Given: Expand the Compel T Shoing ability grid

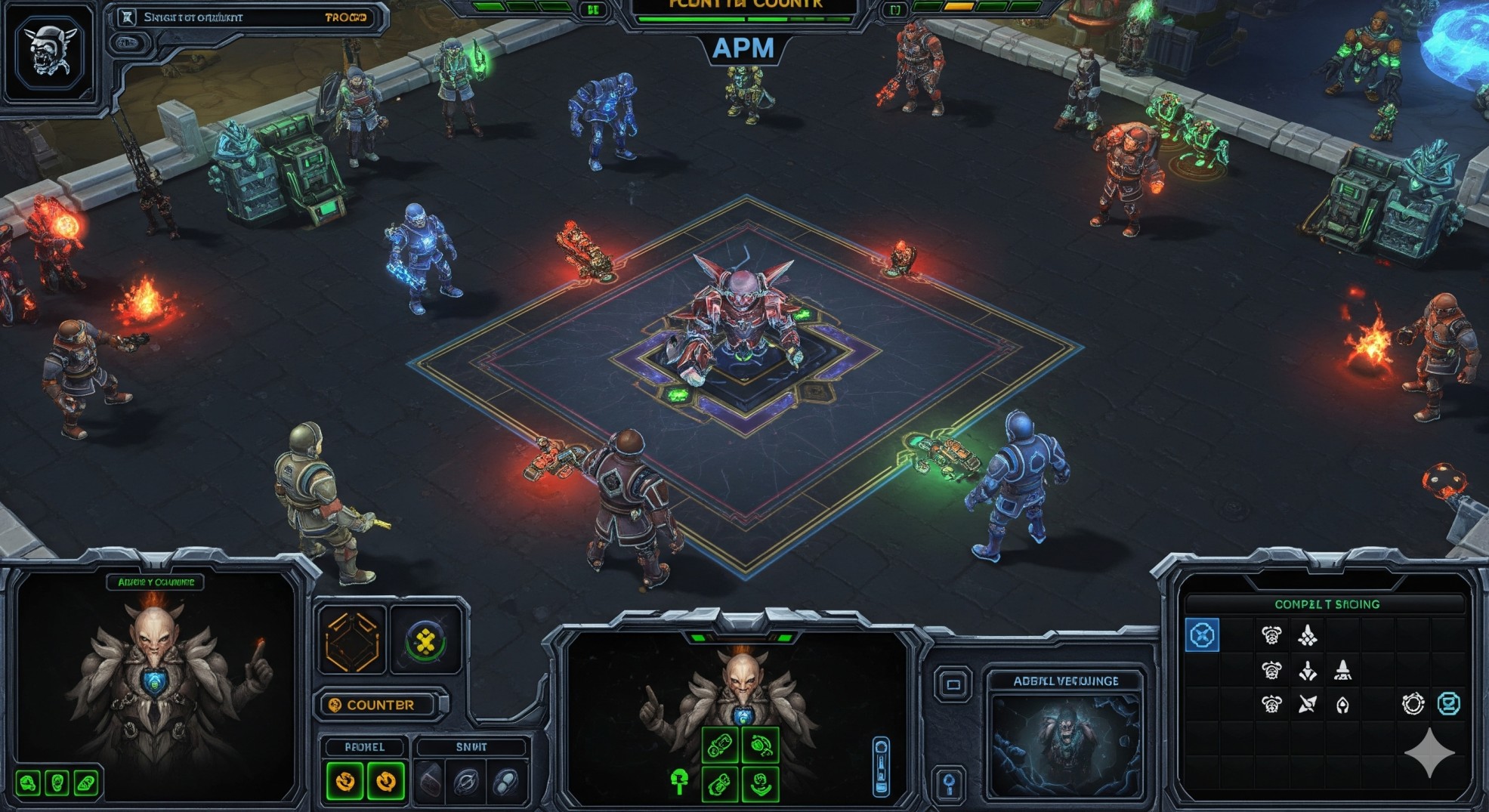Looking at the screenshot, I should (x=1327, y=604).
